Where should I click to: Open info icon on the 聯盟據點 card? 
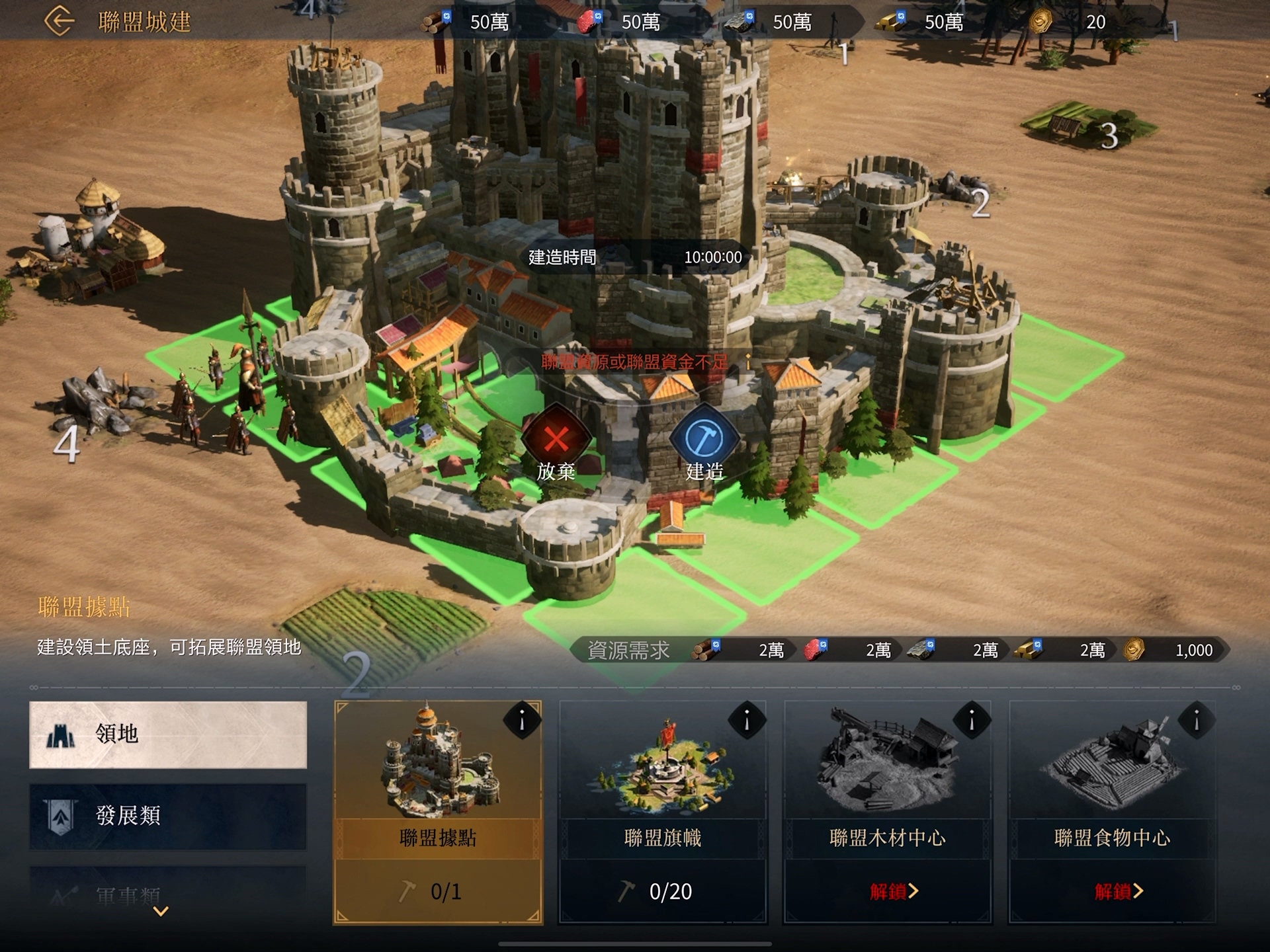pos(523,719)
